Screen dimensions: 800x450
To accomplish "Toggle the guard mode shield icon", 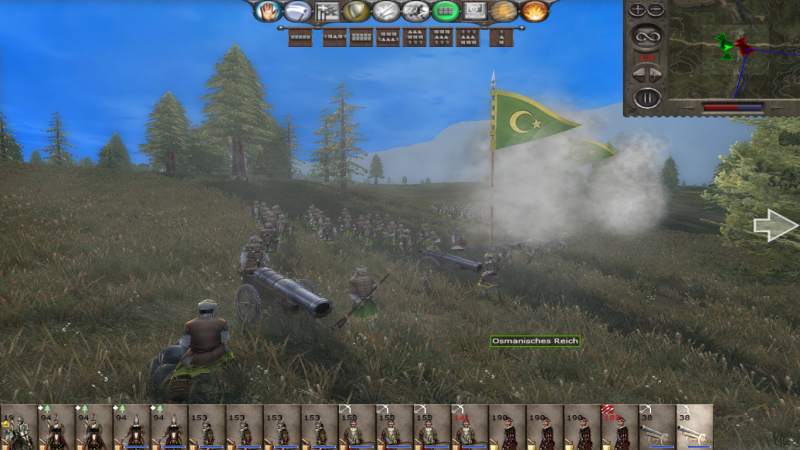I will click(355, 11).
